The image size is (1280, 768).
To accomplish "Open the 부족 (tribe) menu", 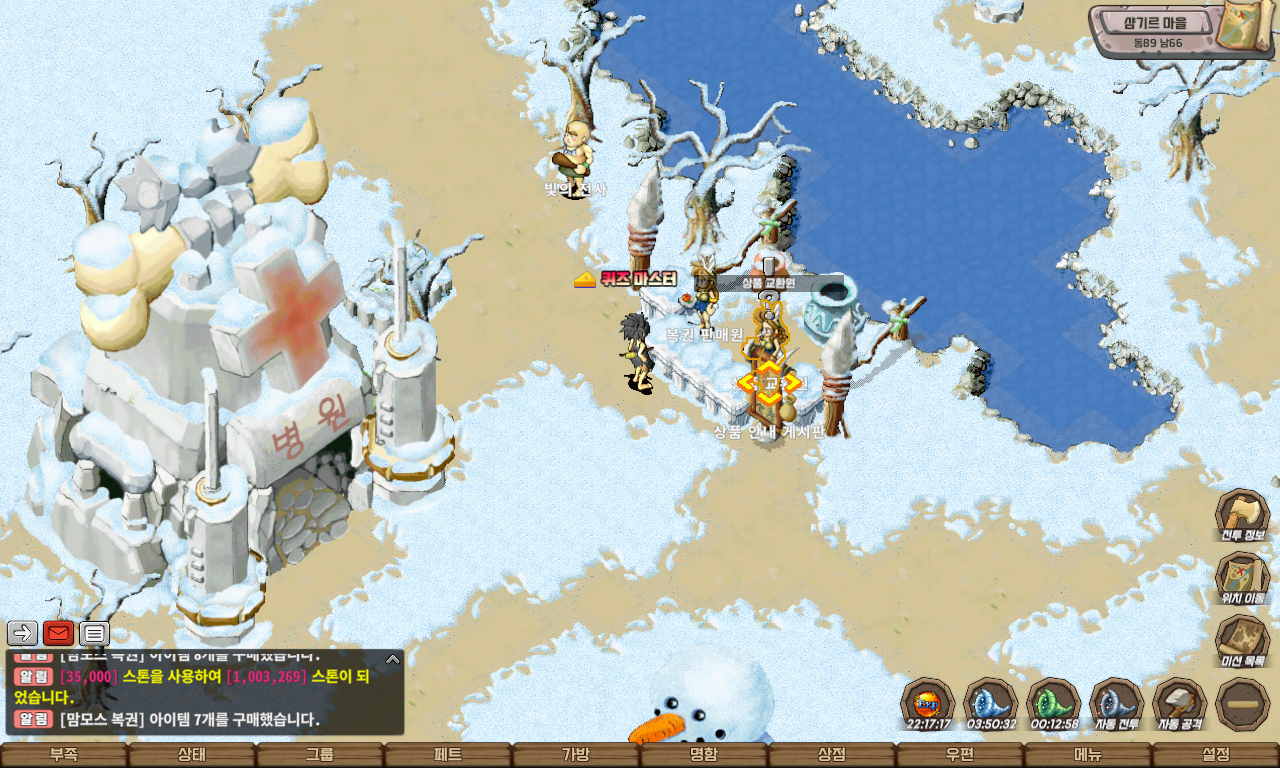I will click(64, 755).
